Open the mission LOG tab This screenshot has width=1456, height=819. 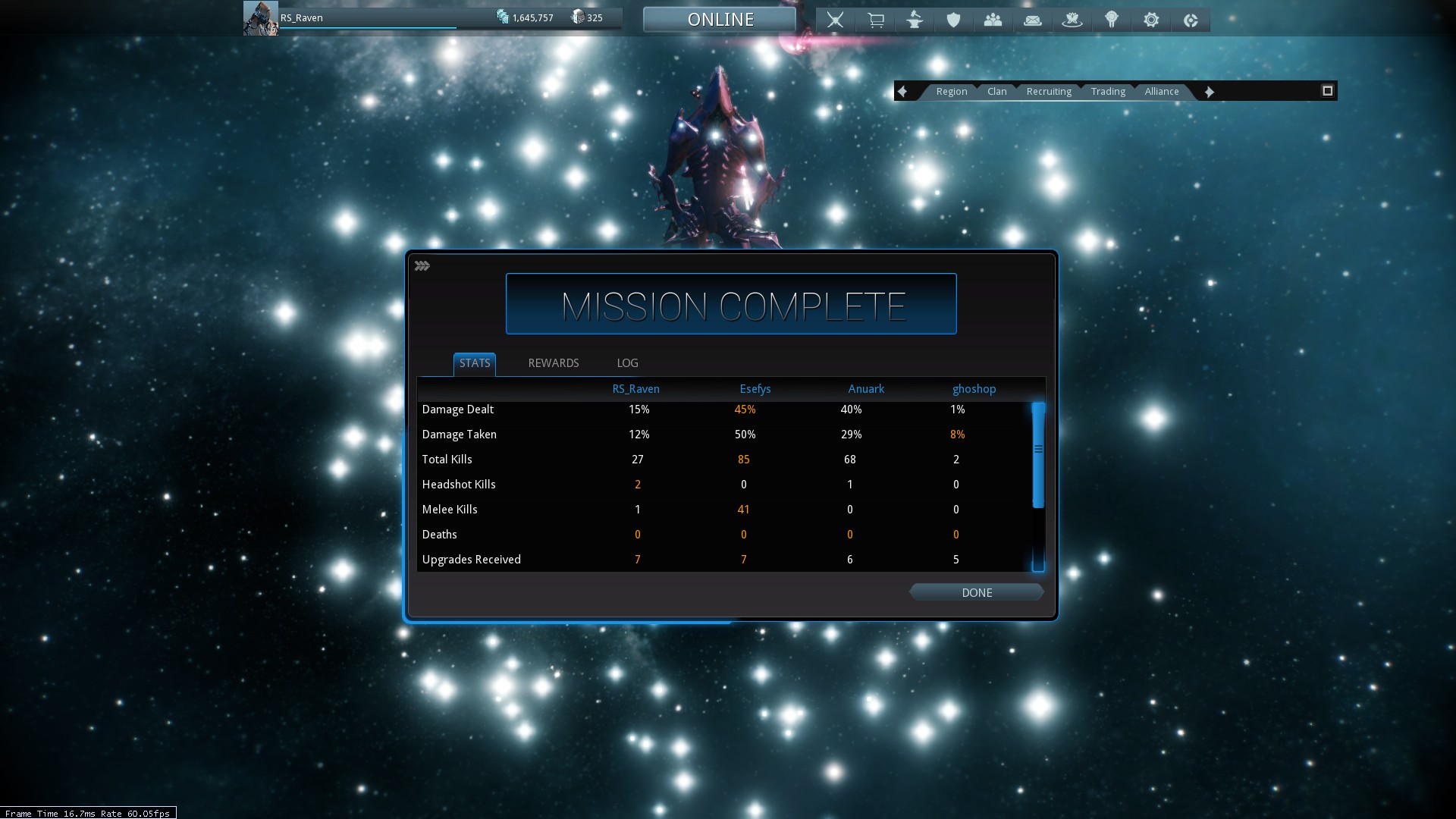coord(627,363)
